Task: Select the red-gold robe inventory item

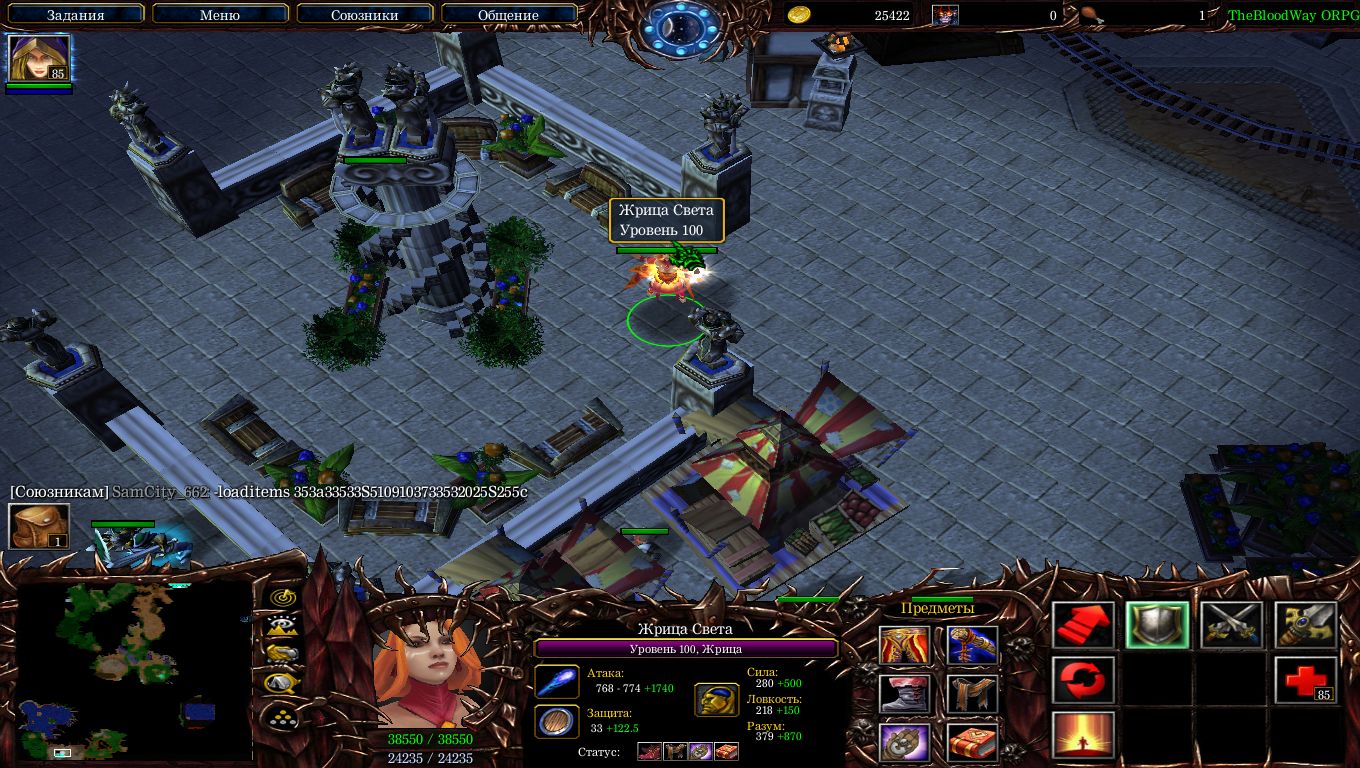Action: tap(904, 645)
